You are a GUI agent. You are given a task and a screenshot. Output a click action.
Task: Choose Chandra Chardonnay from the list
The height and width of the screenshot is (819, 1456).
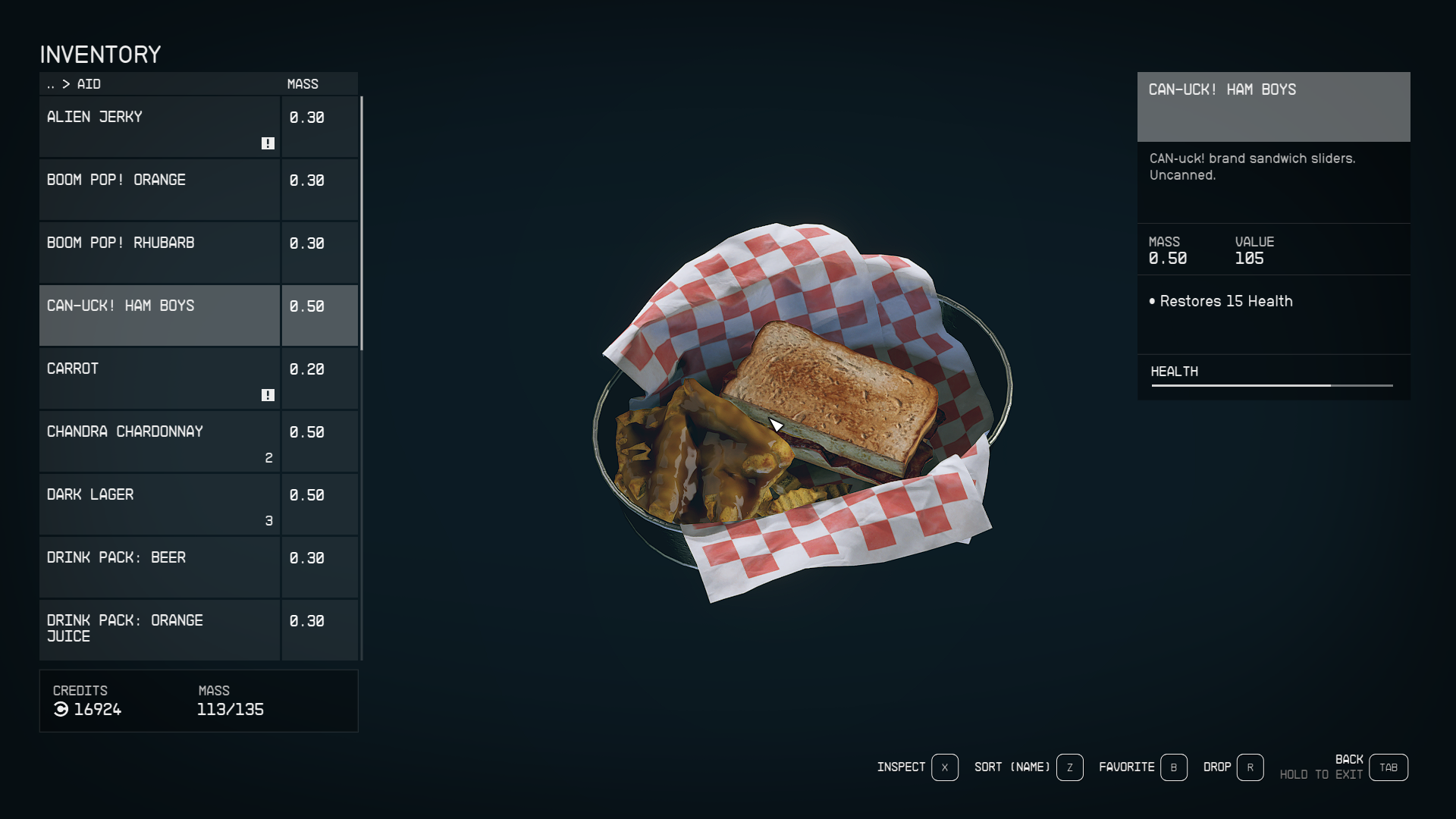159,441
